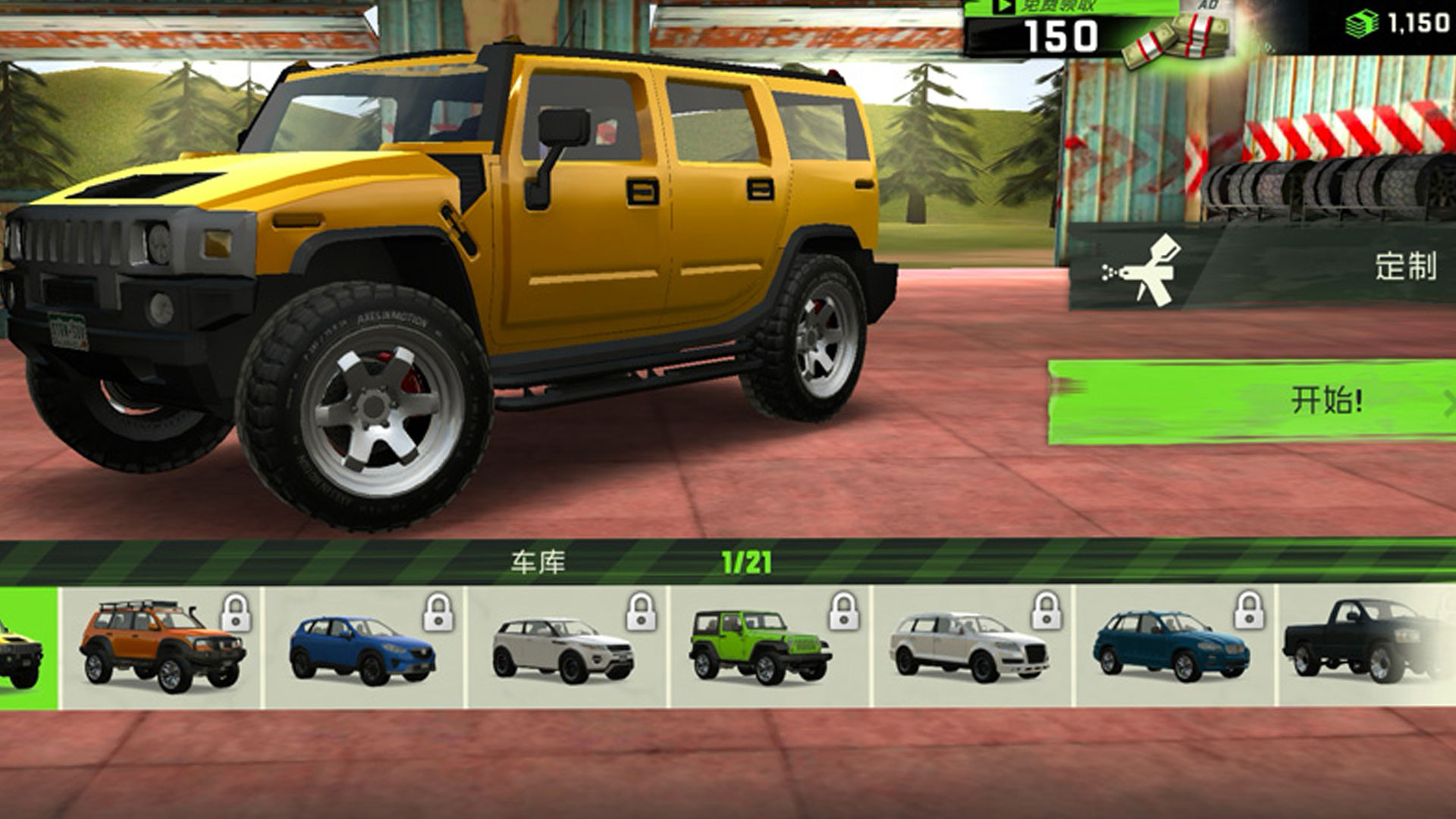Start the game with the green 开始! button
The width and height of the screenshot is (1456, 819).
point(1251,401)
